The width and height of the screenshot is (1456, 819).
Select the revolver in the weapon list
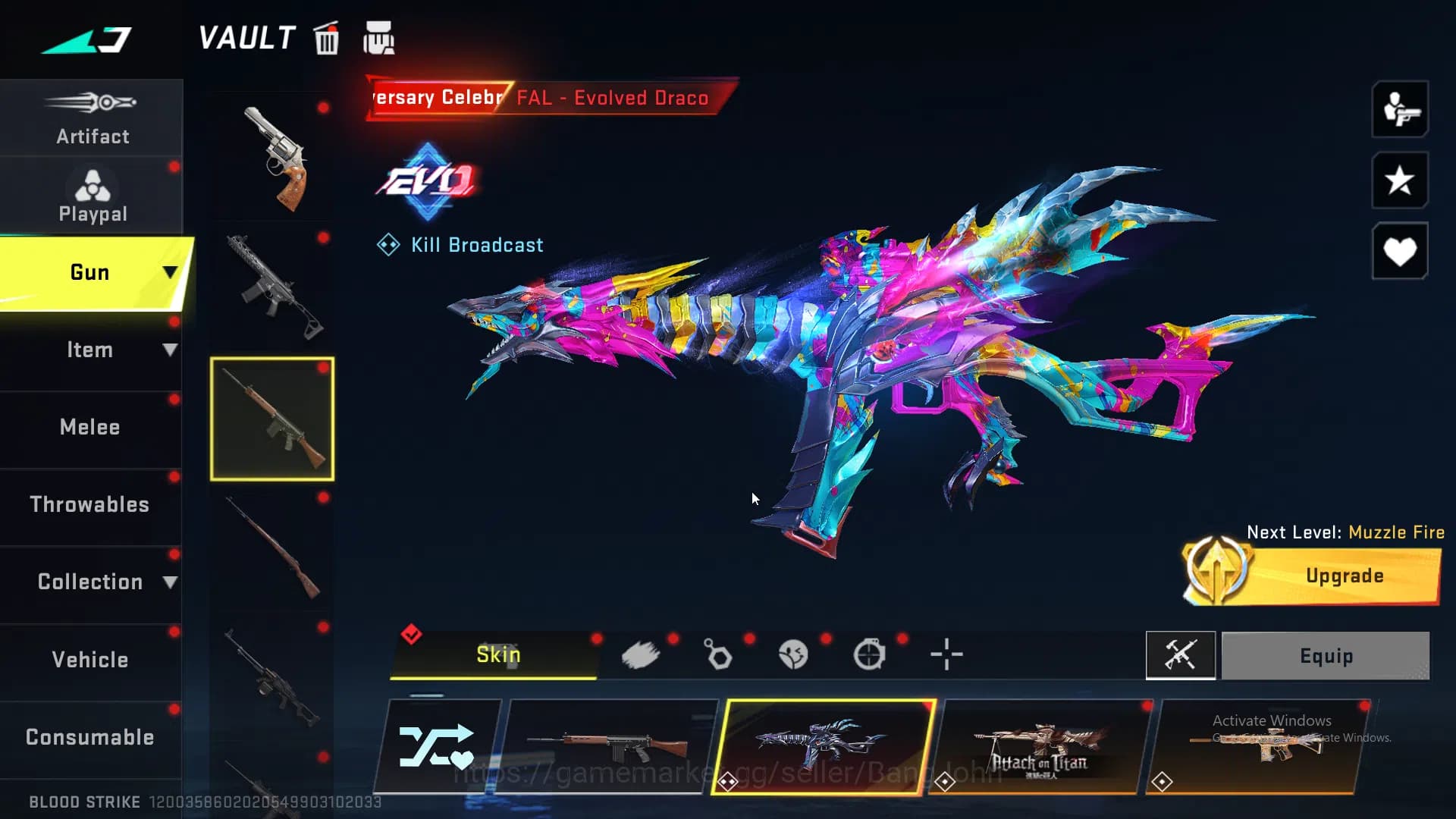(274, 158)
